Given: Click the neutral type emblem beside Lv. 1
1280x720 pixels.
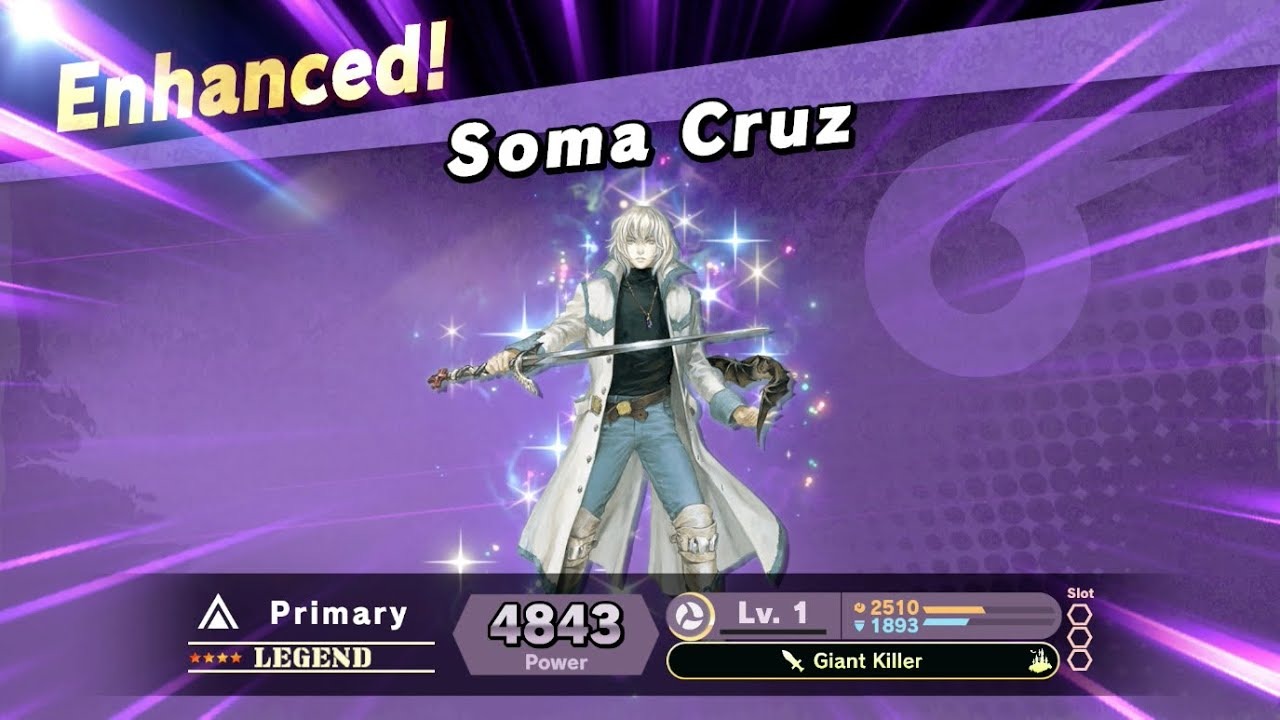Looking at the screenshot, I should click(690, 612).
